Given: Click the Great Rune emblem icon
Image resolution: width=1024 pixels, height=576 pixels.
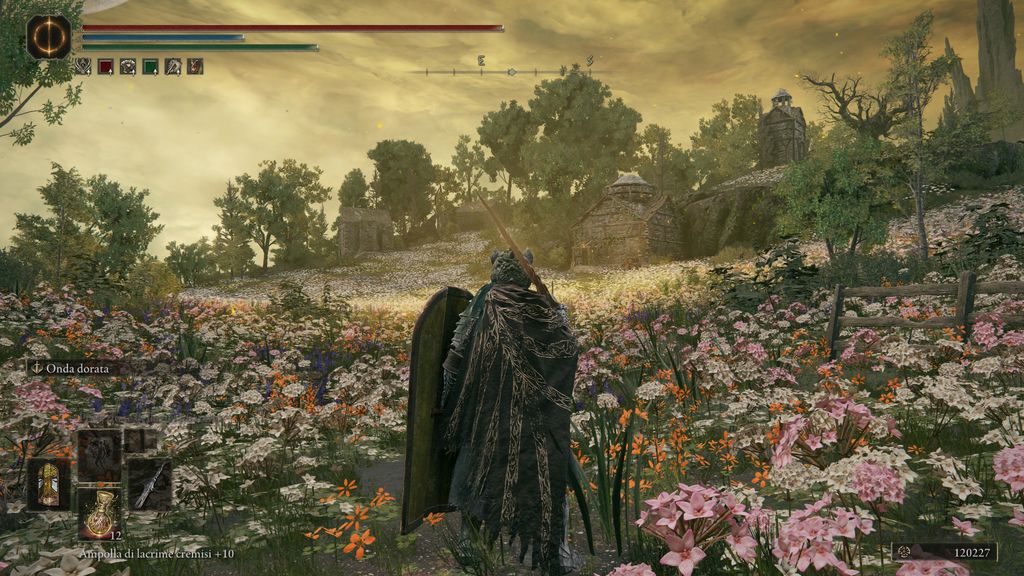Looking at the screenshot, I should (48, 37).
